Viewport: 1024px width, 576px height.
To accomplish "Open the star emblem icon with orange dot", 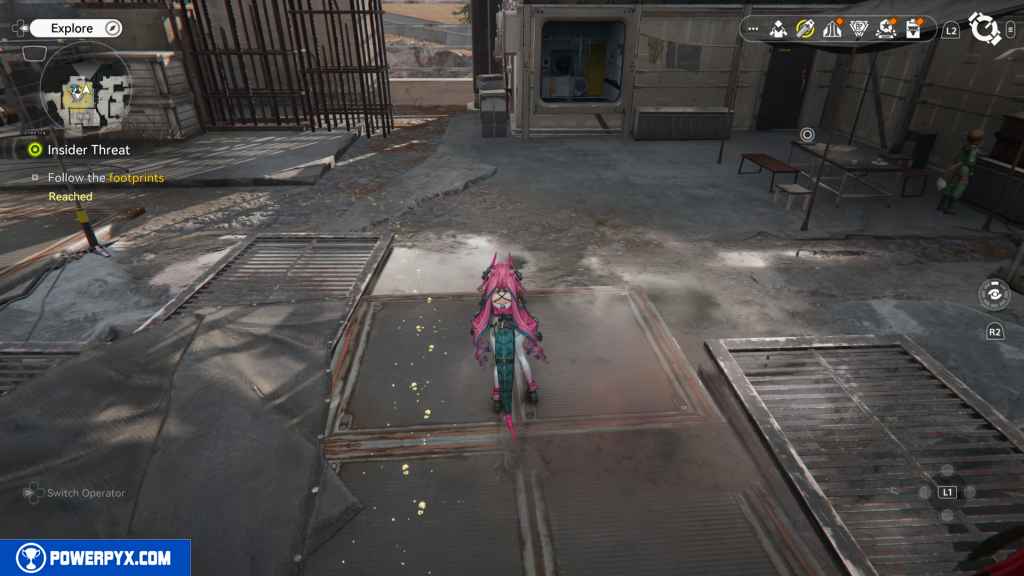I will click(x=886, y=29).
